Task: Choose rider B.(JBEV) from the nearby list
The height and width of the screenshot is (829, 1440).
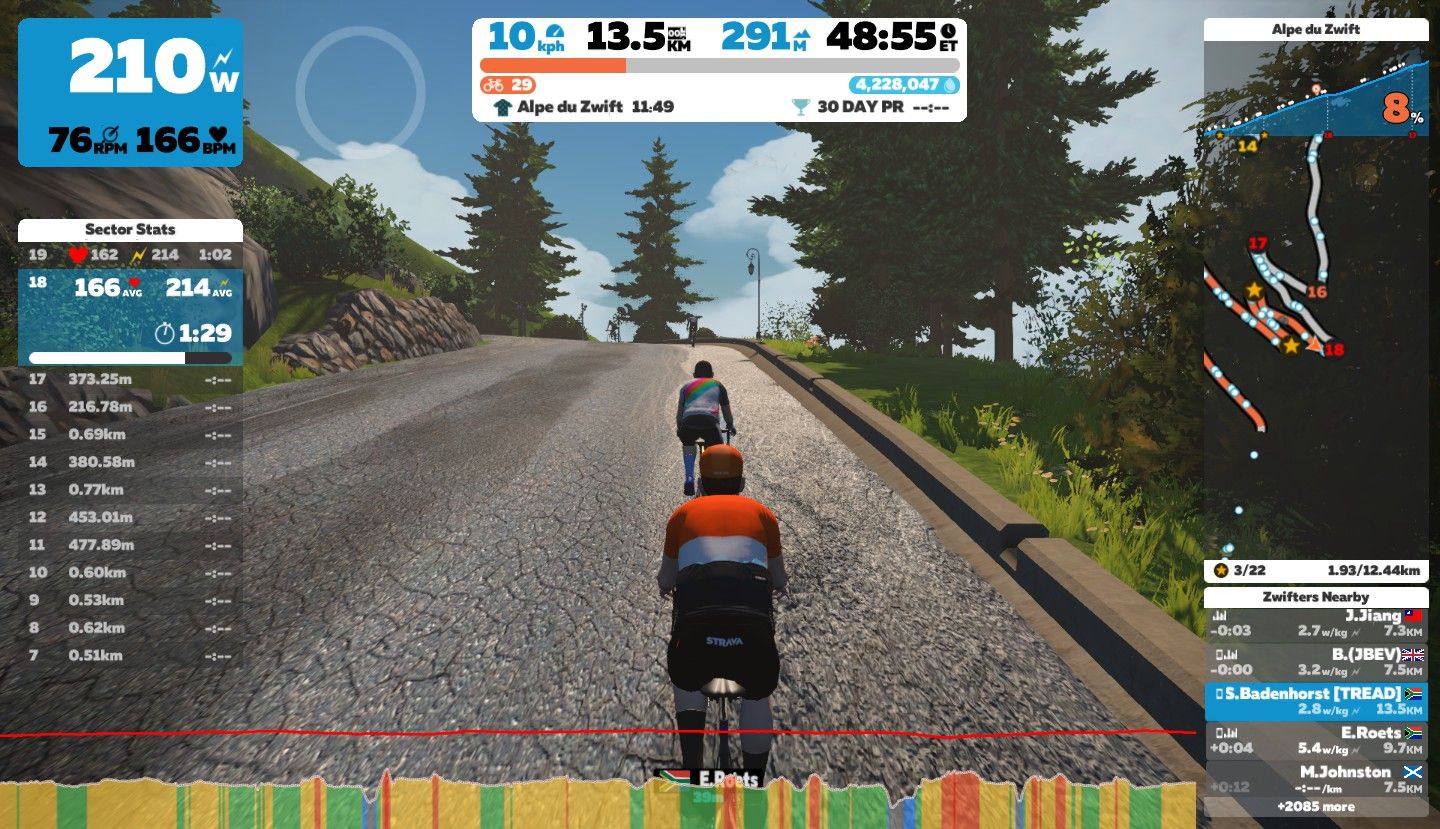Action: point(1316,662)
